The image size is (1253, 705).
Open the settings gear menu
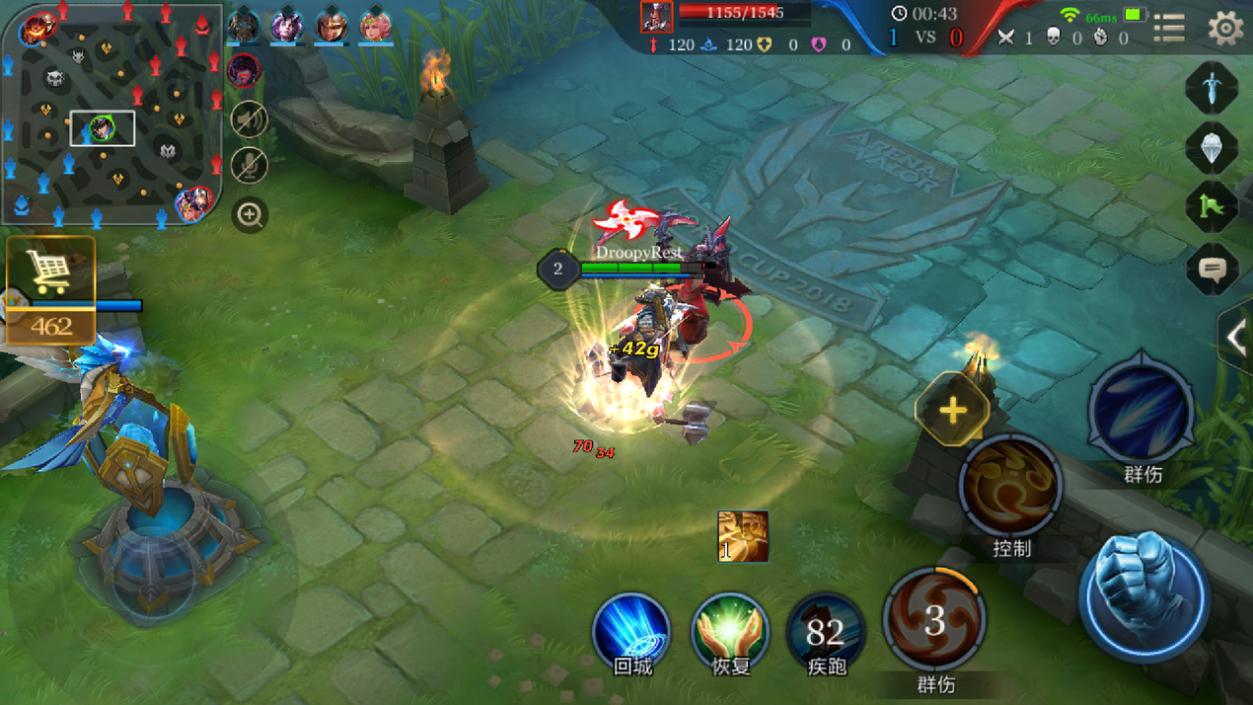tap(1226, 28)
